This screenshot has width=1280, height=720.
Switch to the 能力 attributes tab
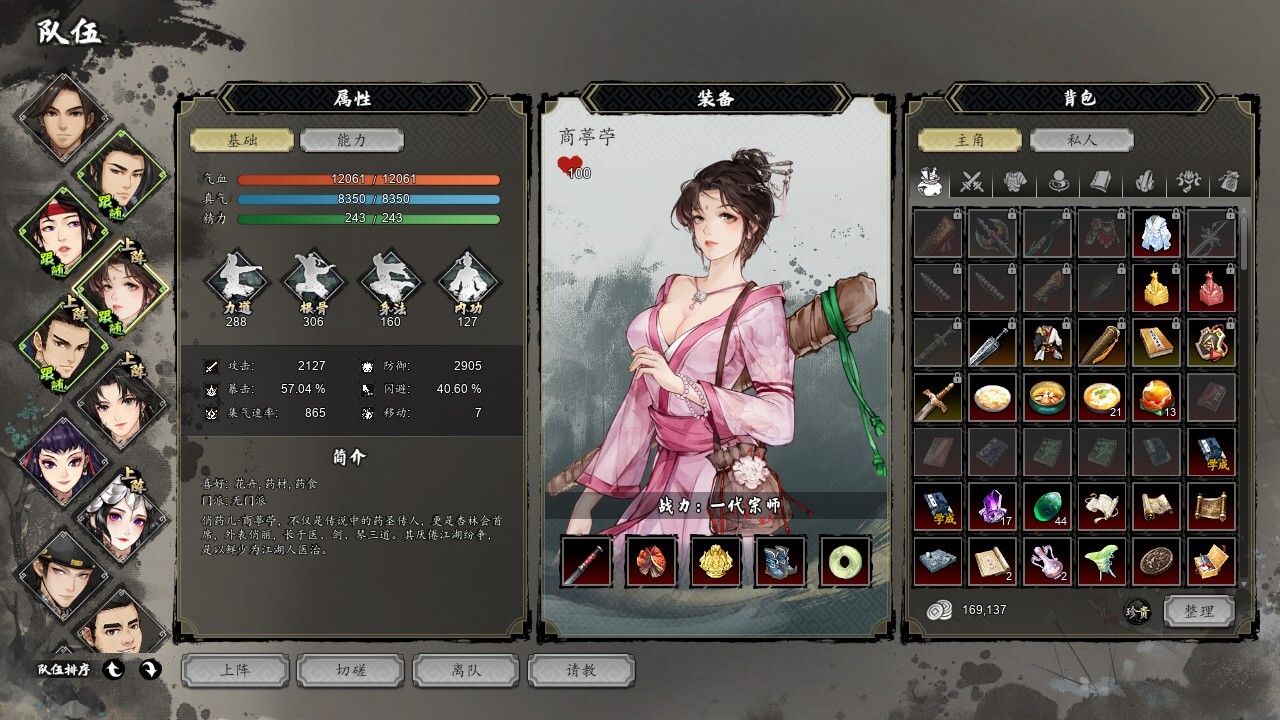352,141
